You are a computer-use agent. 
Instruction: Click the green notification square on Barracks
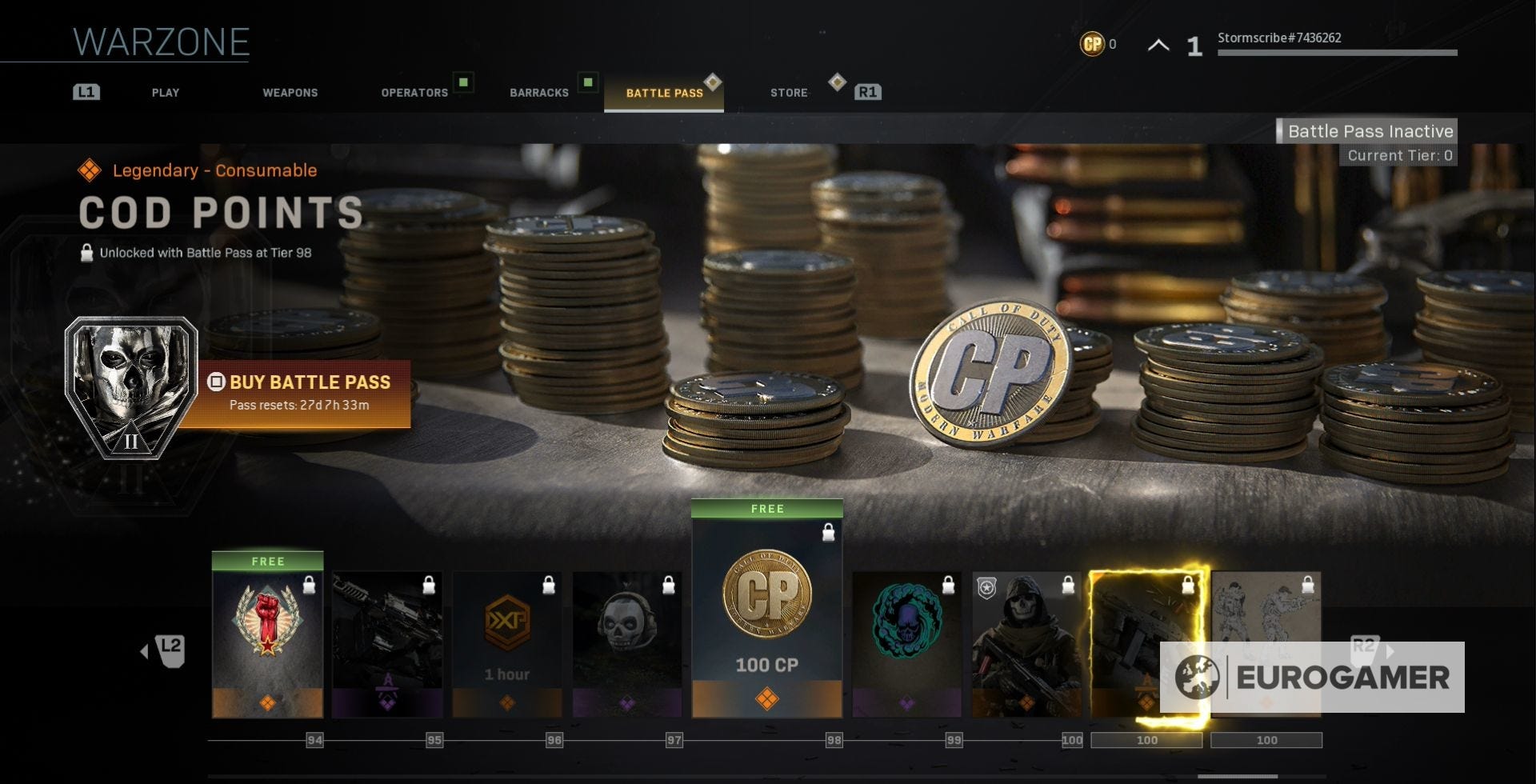click(x=589, y=82)
